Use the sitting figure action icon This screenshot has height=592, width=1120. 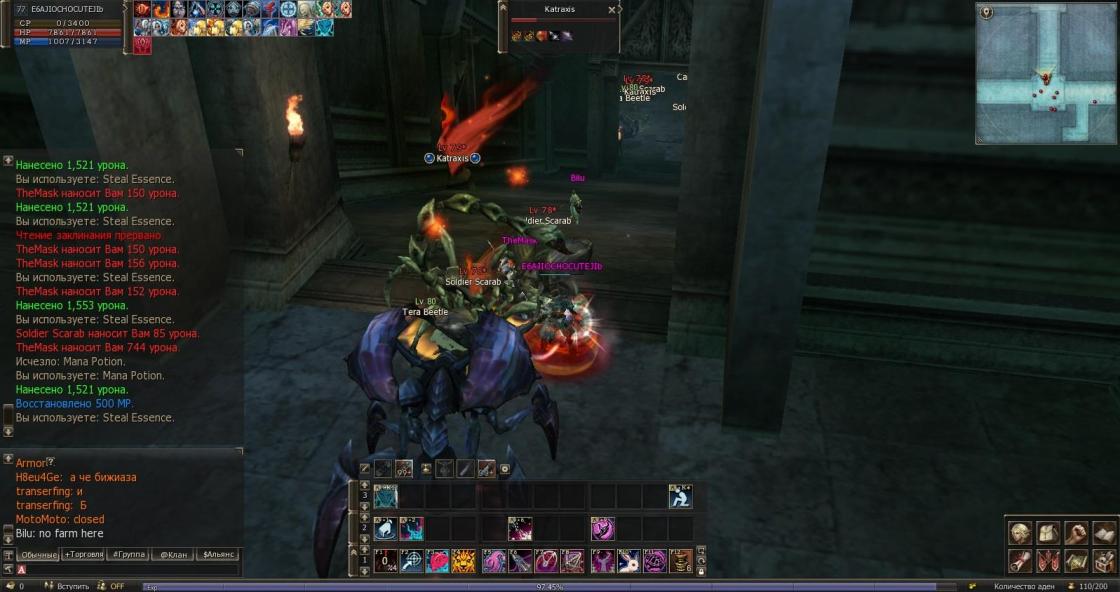coord(681,496)
